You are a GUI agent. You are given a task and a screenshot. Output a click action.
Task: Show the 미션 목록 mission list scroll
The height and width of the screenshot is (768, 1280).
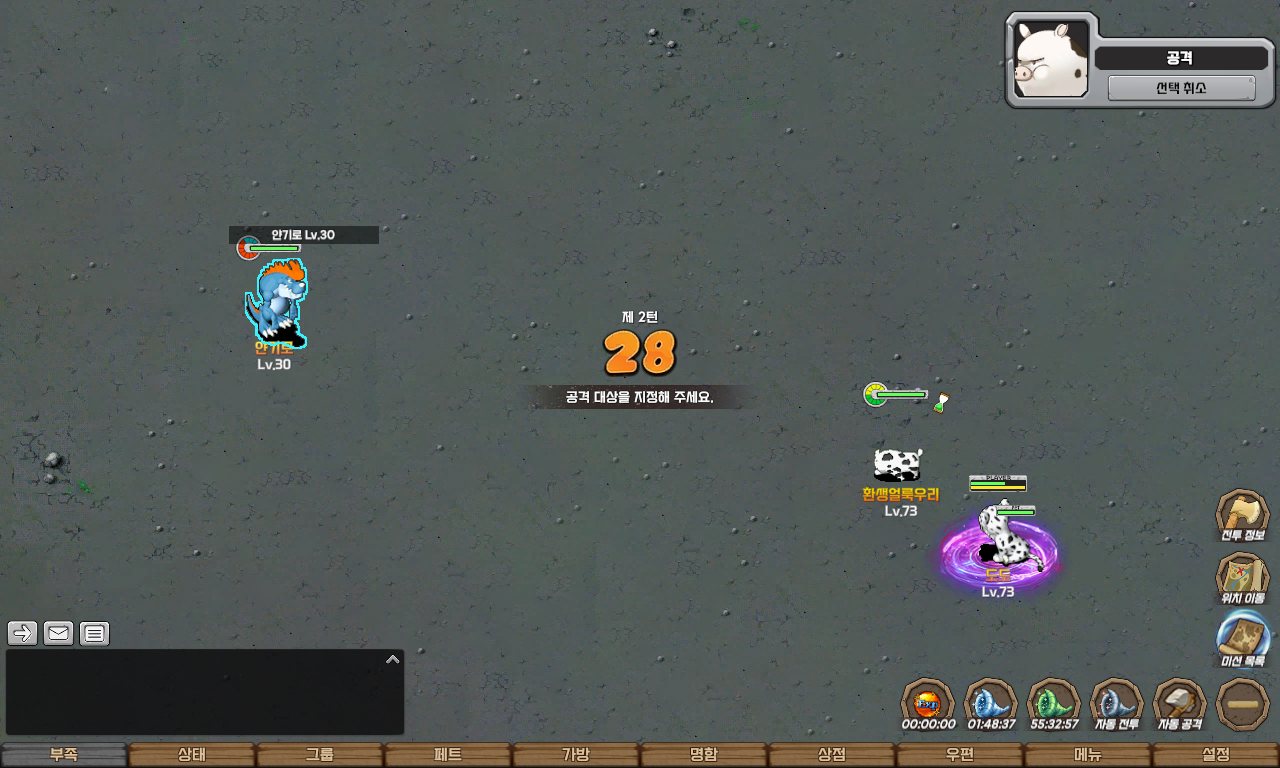tap(1242, 637)
